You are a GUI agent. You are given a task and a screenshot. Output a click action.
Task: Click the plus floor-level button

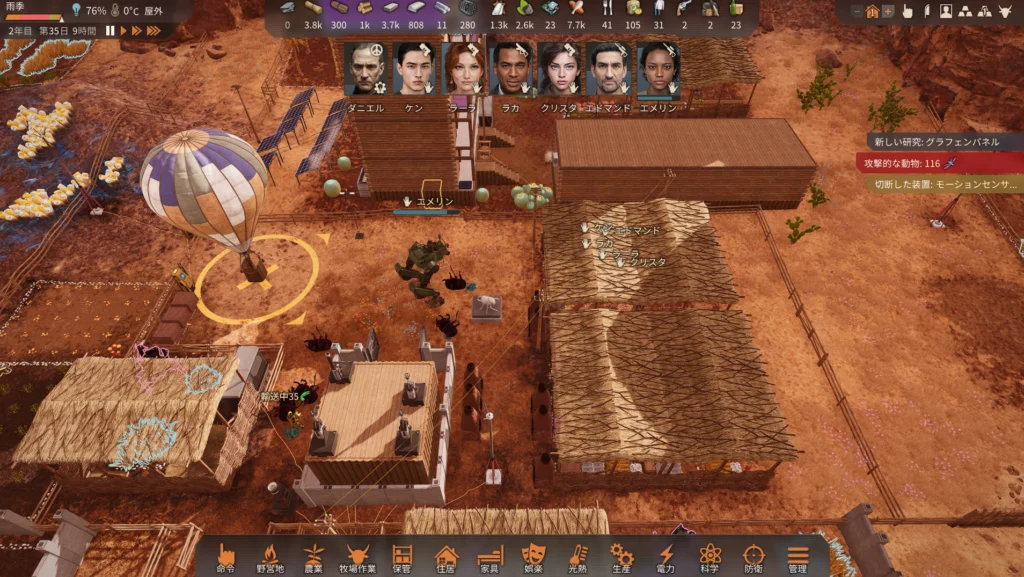click(887, 12)
